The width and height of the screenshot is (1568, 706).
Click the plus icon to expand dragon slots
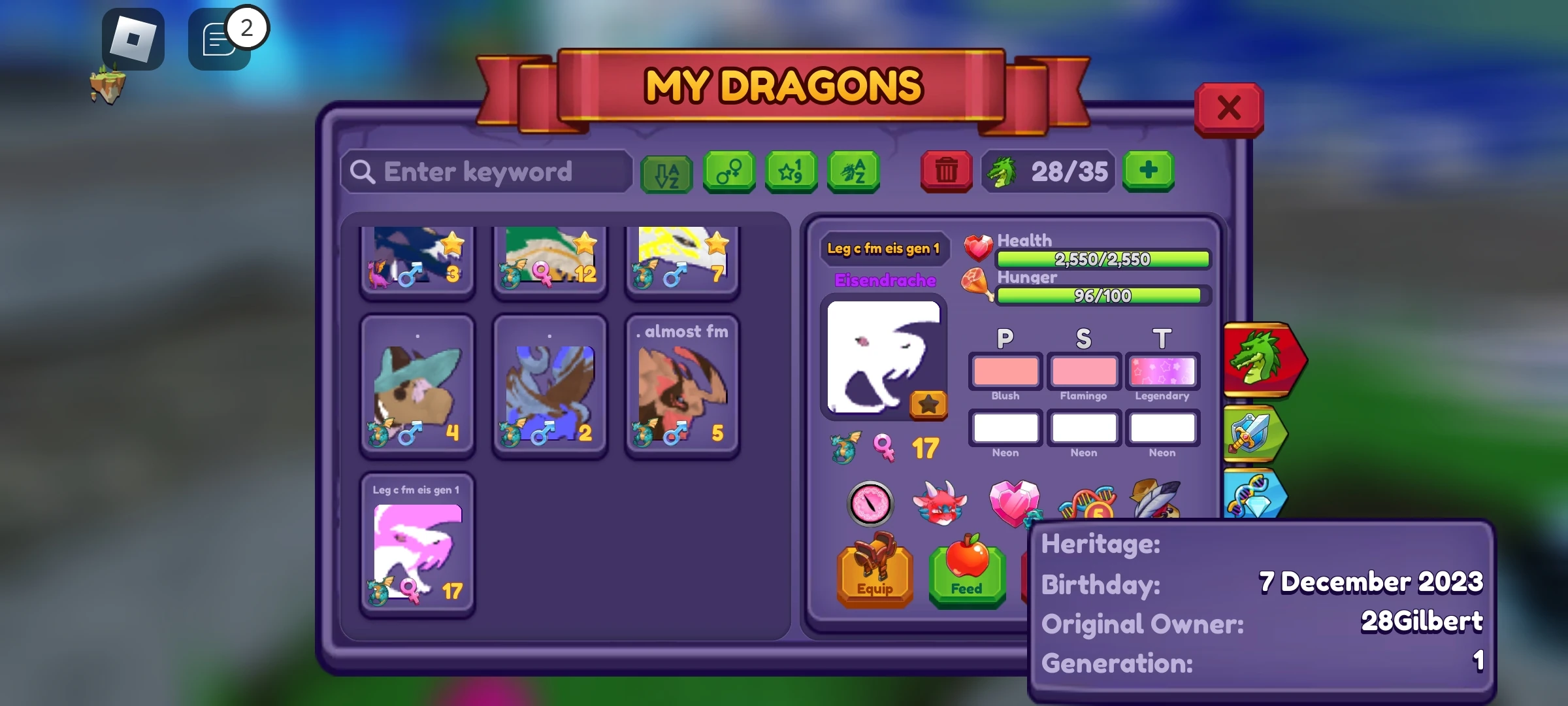tap(1148, 172)
